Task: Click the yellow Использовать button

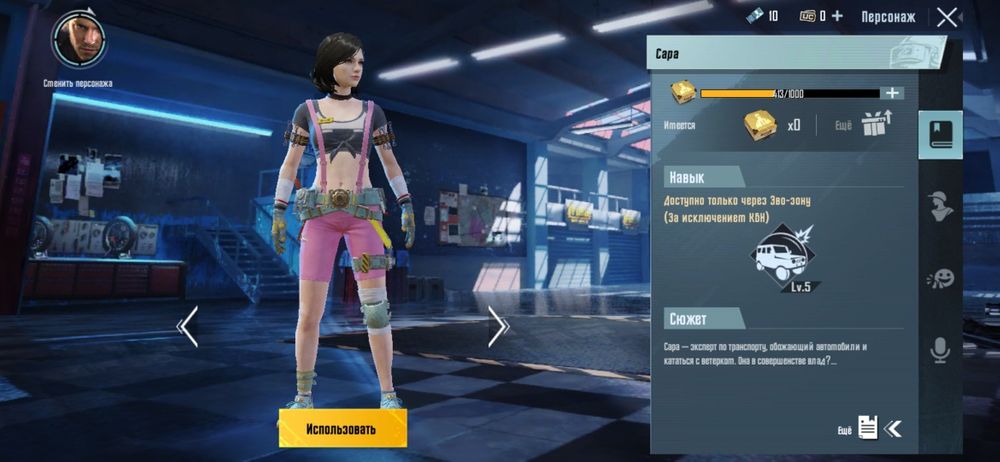Action: (x=342, y=429)
